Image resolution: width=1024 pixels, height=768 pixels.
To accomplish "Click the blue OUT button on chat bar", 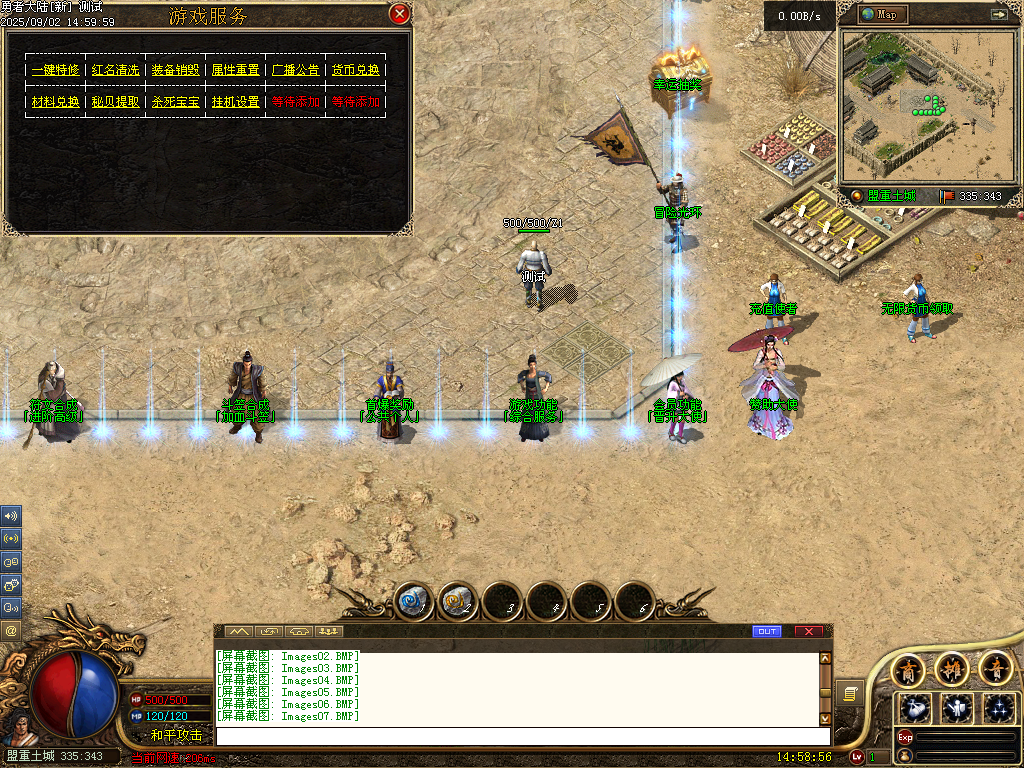I will [x=766, y=631].
